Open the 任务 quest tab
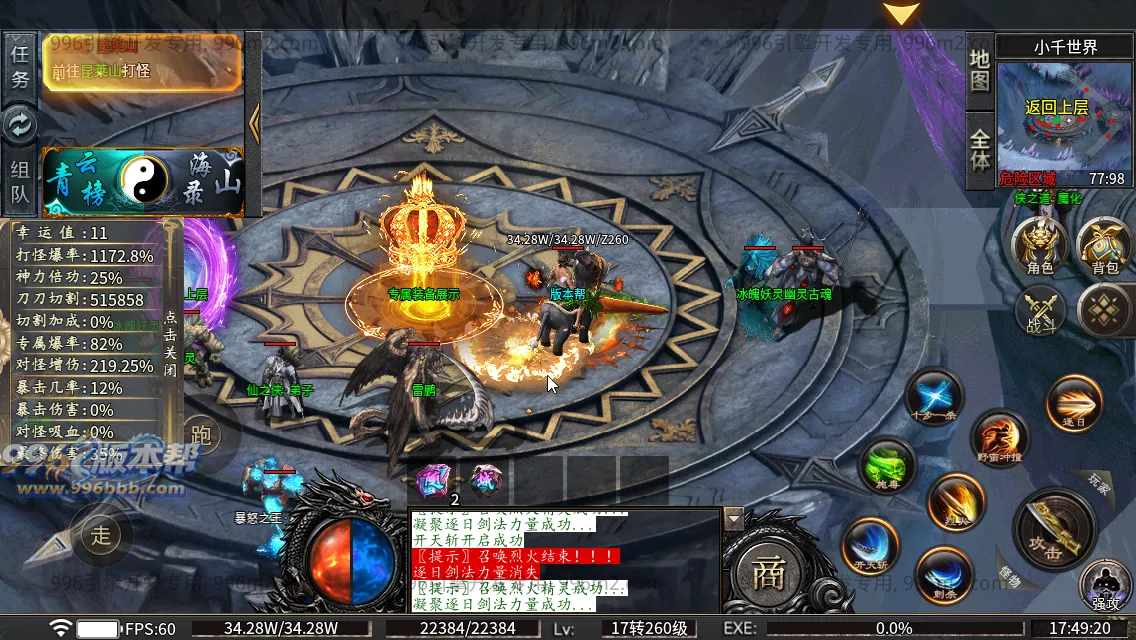This screenshot has height=640, width=1136. tap(19, 66)
